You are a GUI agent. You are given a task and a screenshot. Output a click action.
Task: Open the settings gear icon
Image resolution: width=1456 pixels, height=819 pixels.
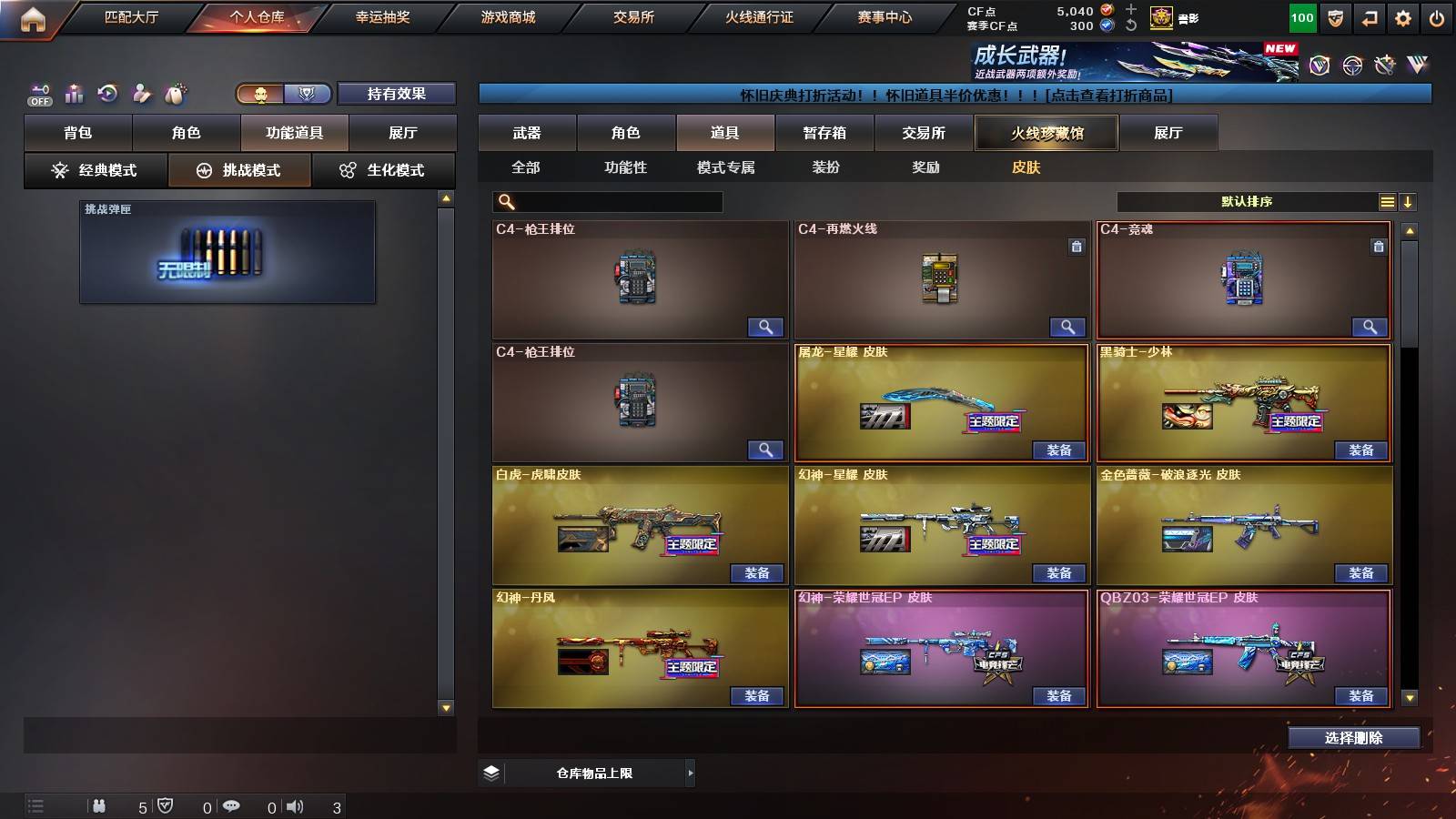(1403, 16)
